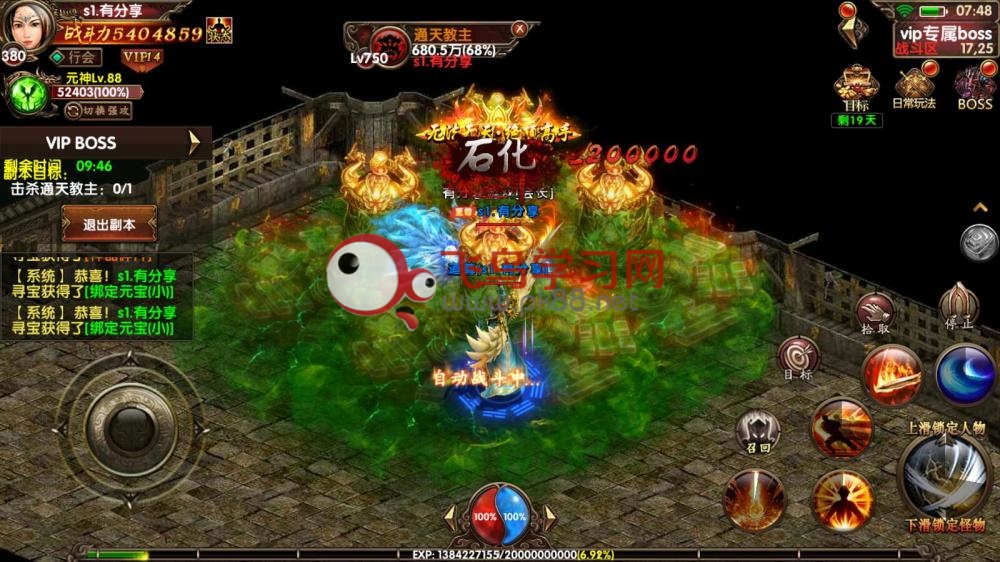This screenshot has height=562, width=1000.
Task: Tap the 拾取 pickup button
Action: (x=873, y=311)
